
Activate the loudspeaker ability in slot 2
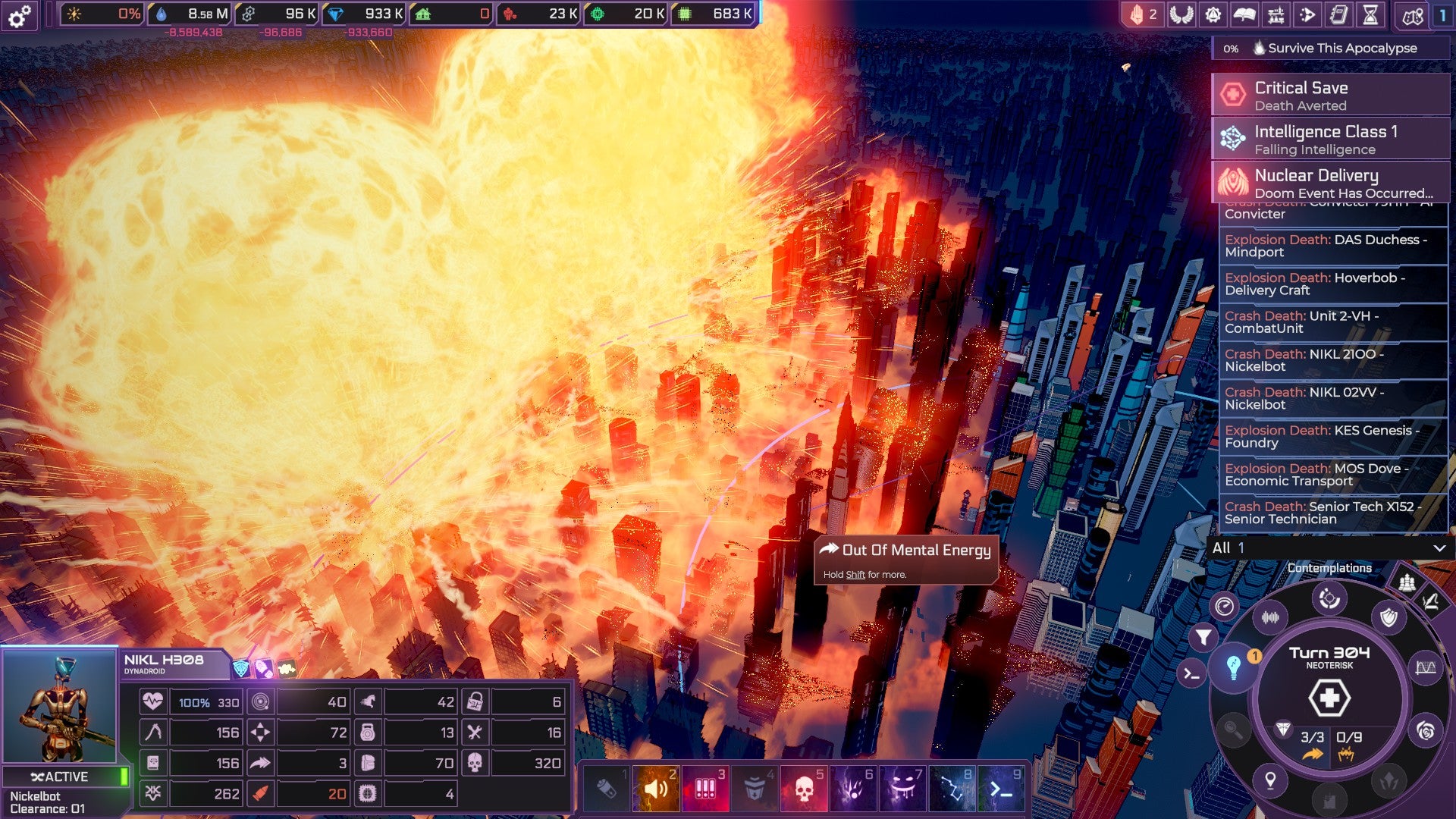pyautogui.click(x=656, y=789)
